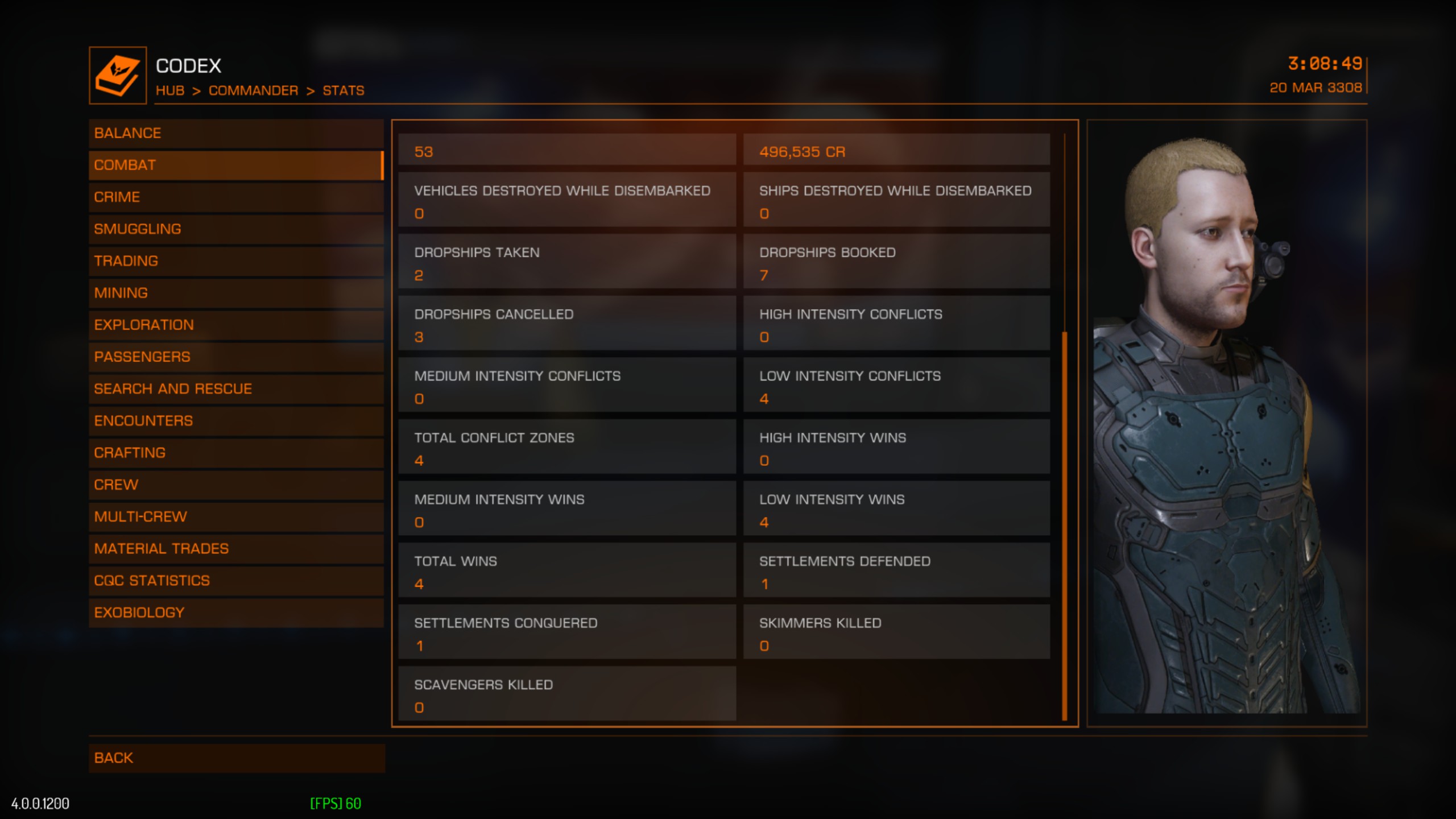The height and width of the screenshot is (819, 1456).
Task: Click the Back button
Action: click(235, 758)
